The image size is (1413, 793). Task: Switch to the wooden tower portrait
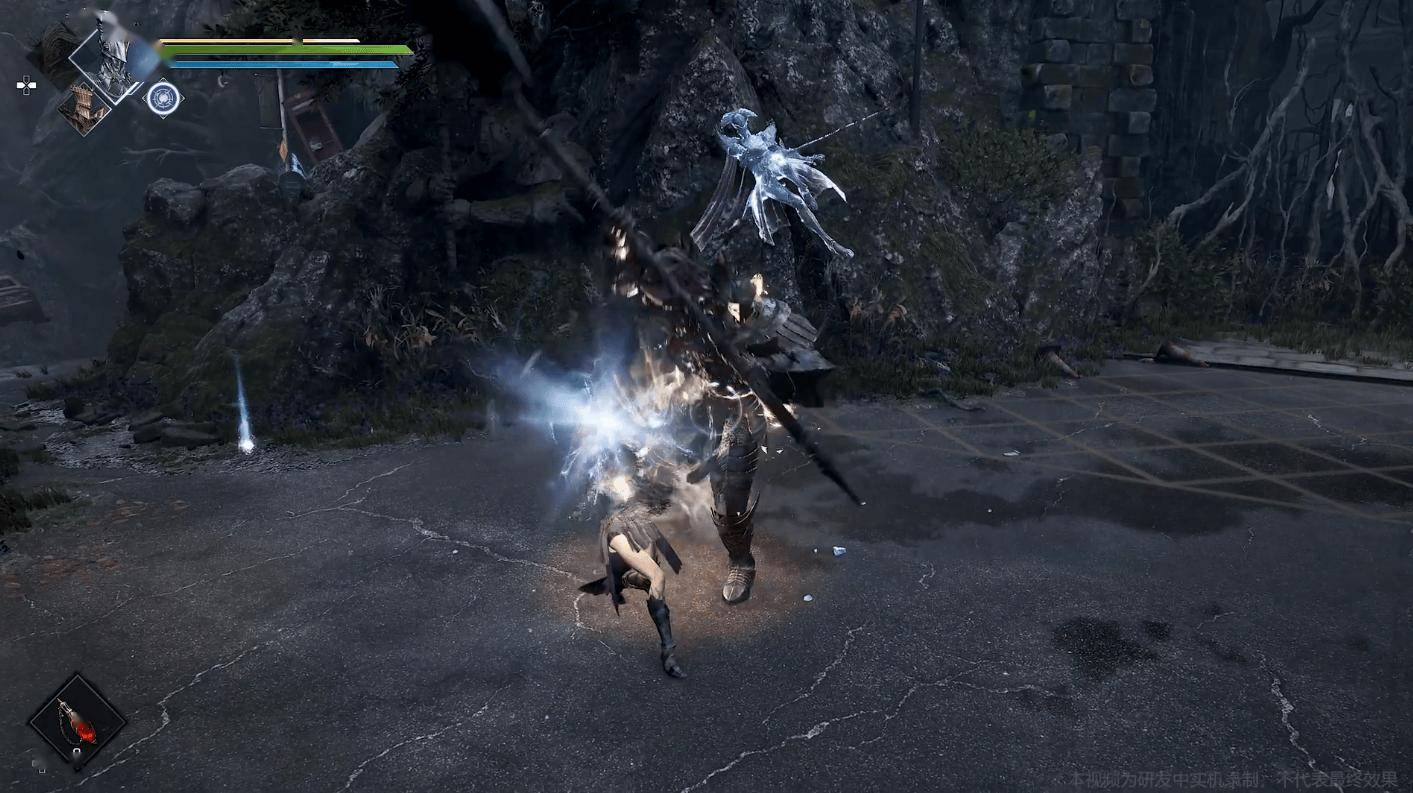tap(83, 108)
